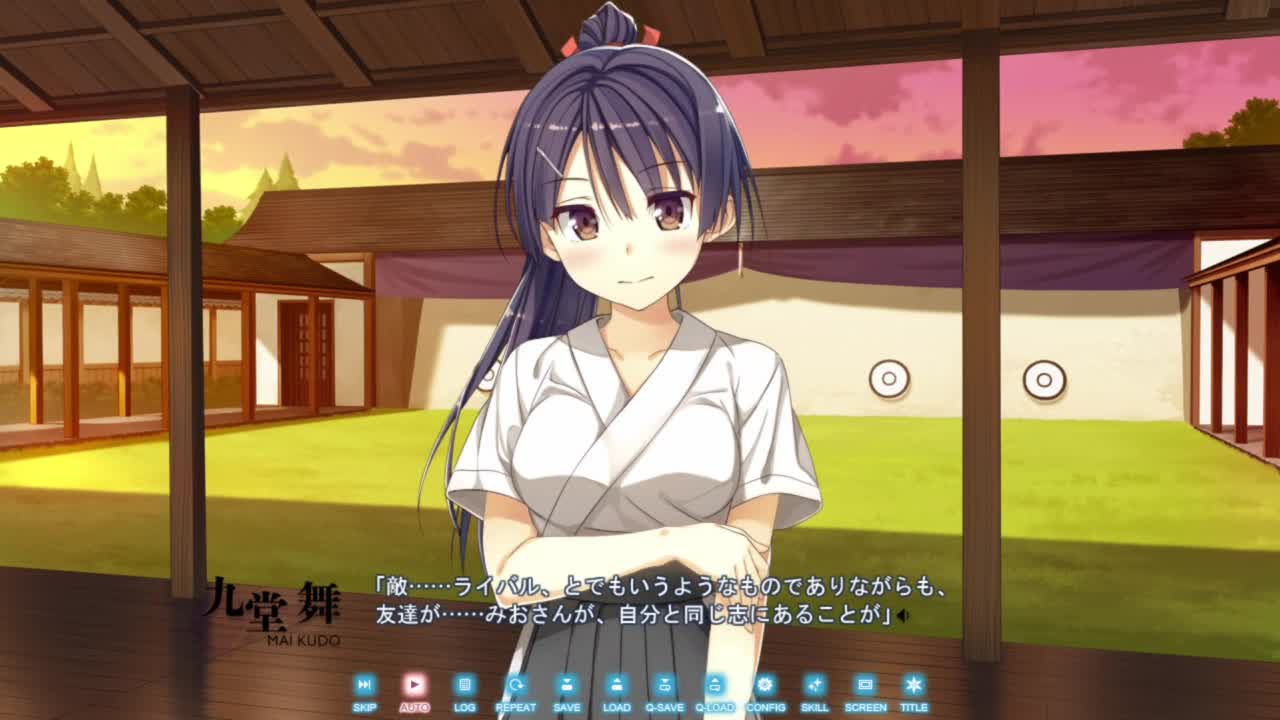Click the speaker icon after the dialogue
1280x720 pixels.
[x=903, y=616]
